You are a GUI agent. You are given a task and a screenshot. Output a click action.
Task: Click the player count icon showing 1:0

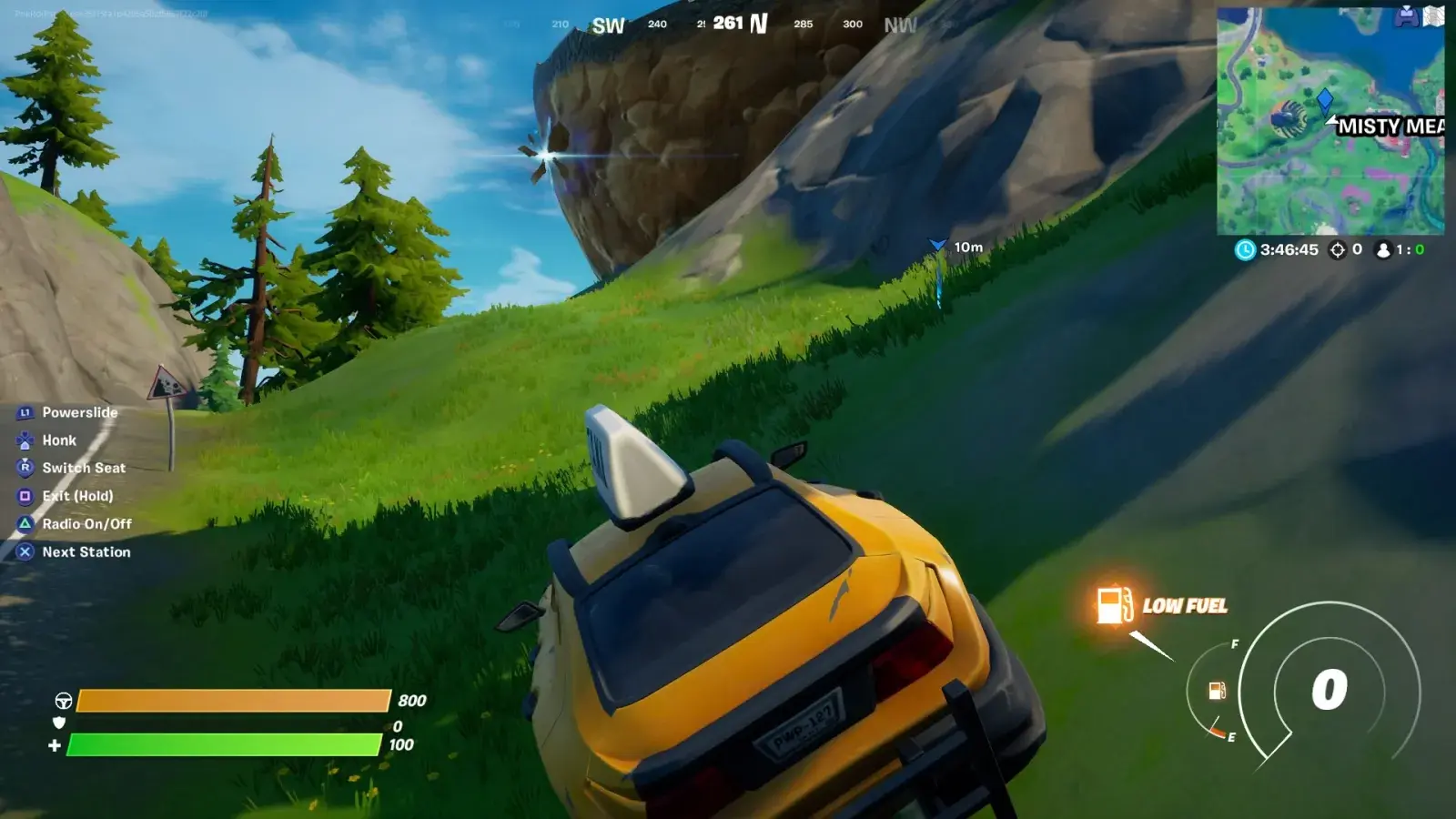(x=1383, y=250)
